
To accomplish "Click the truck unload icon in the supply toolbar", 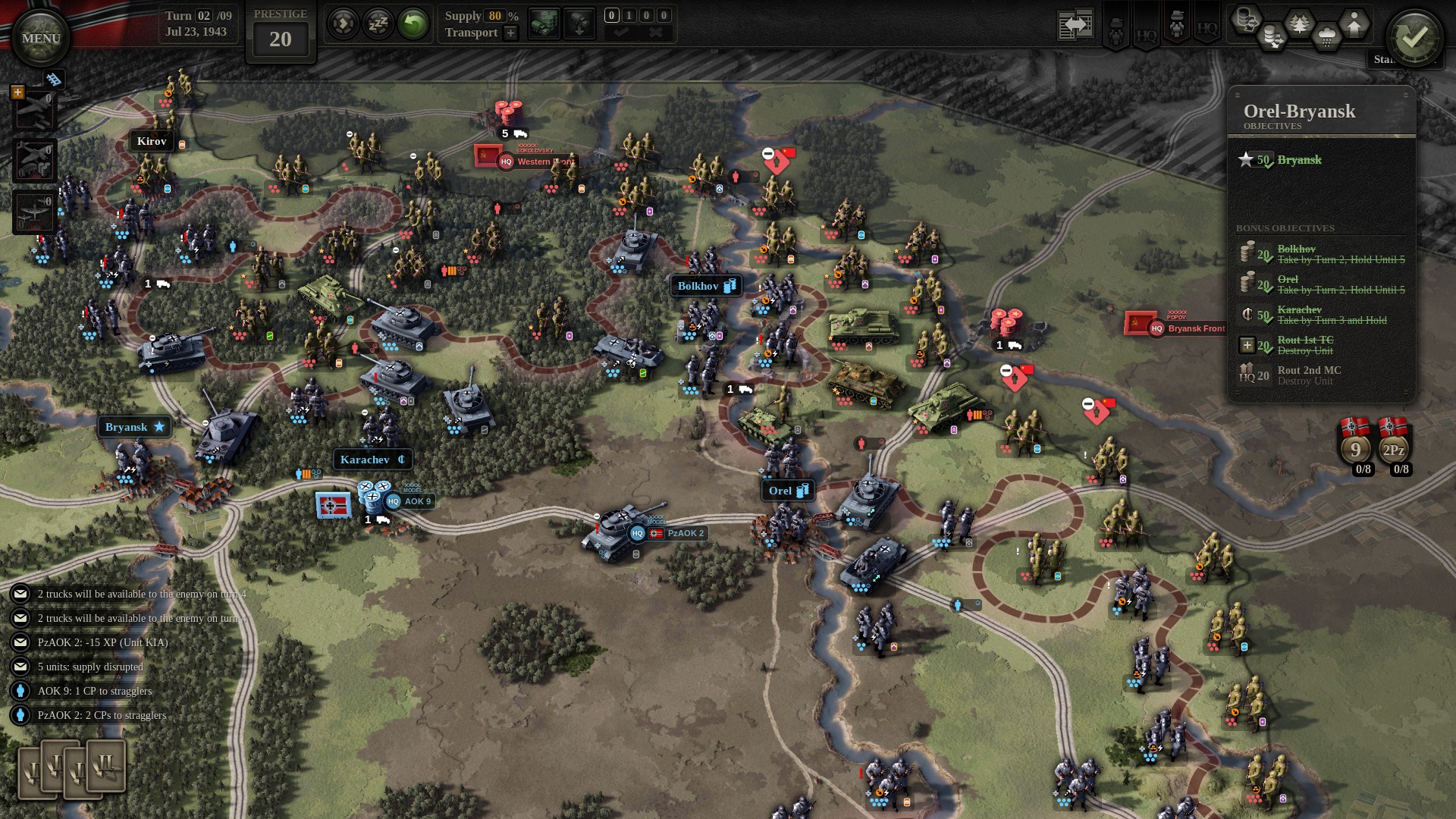I will point(579,23).
